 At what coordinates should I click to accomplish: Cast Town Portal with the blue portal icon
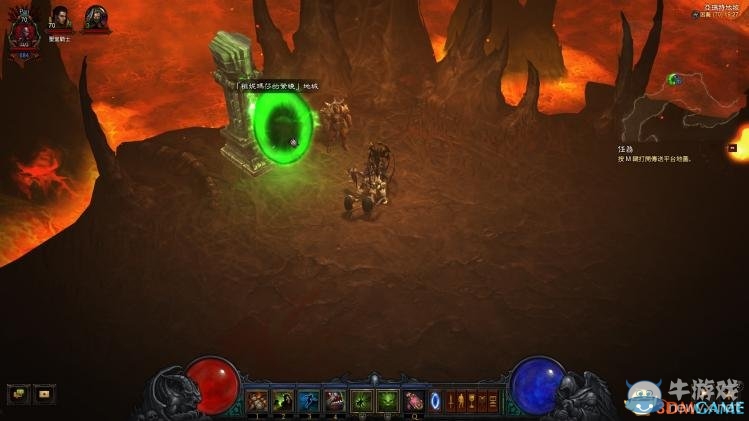(x=435, y=401)
